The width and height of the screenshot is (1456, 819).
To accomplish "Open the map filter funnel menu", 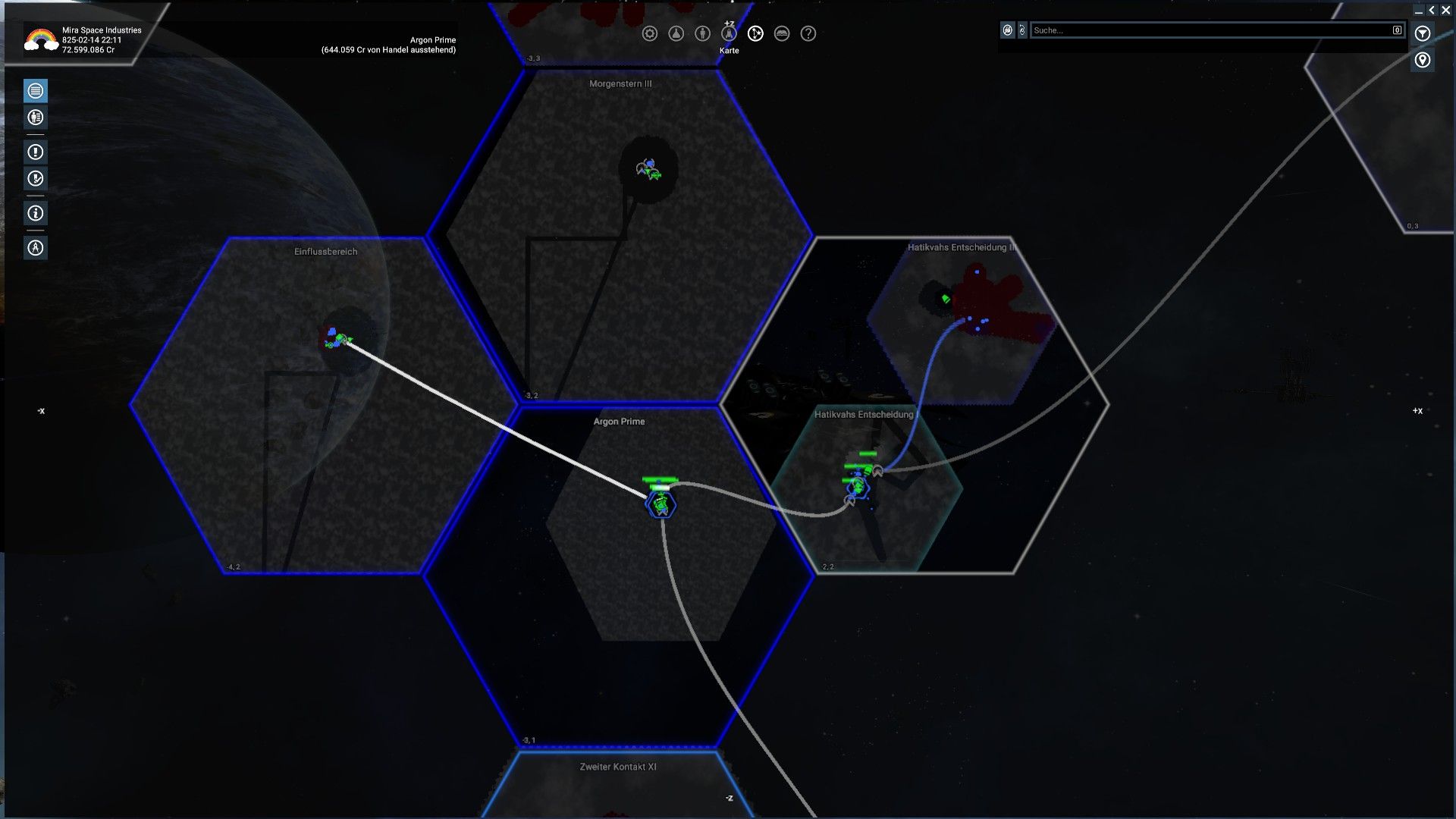I will [1423, 33].
